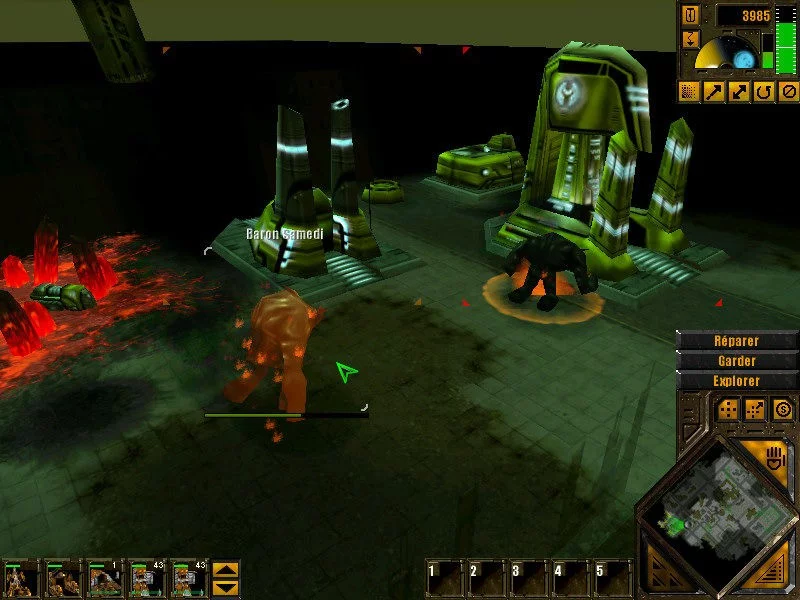Select the Garder command
800x600 pixels.
pos(737,360)
